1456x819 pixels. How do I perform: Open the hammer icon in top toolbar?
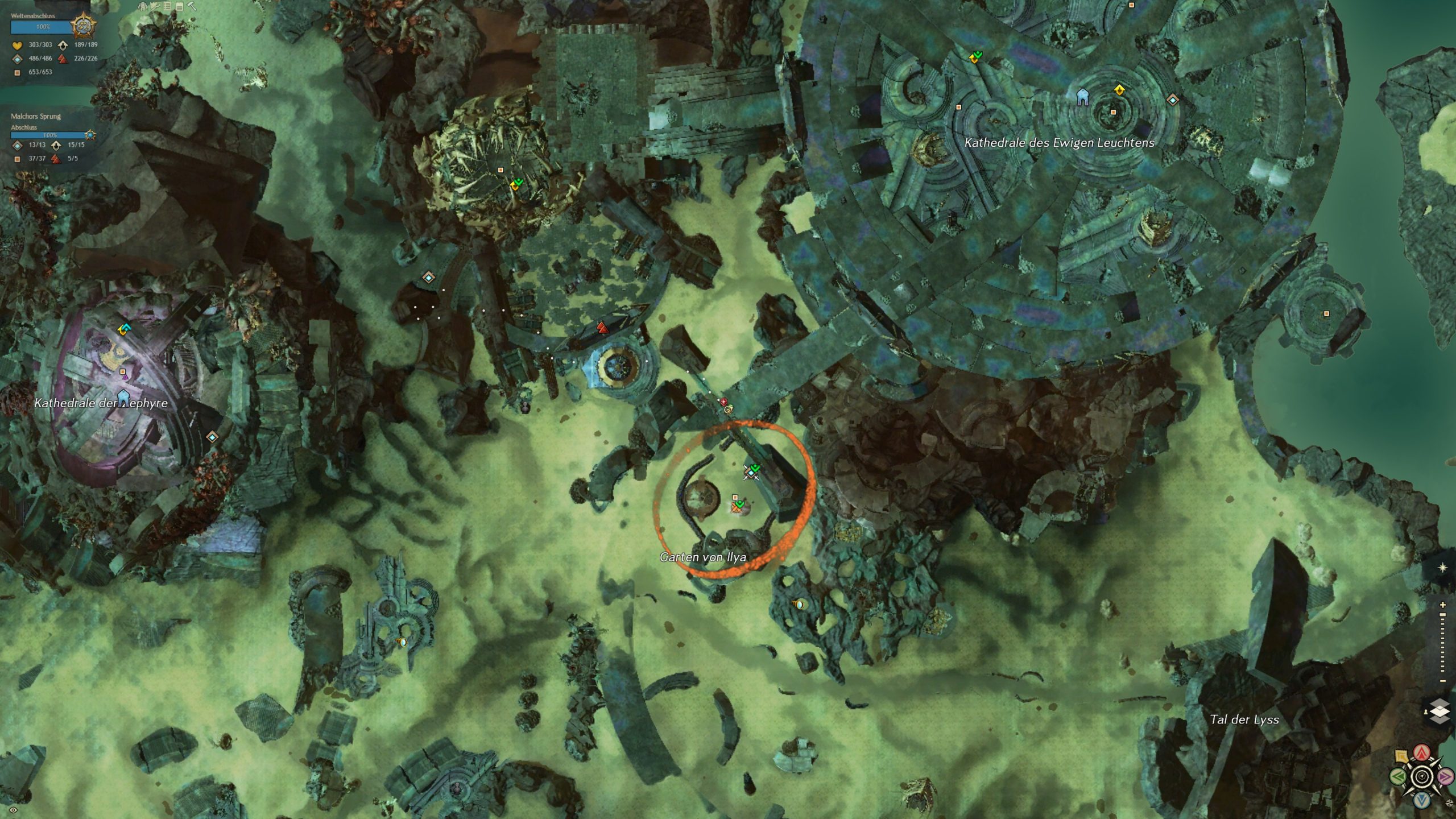[x=192, y=6]
